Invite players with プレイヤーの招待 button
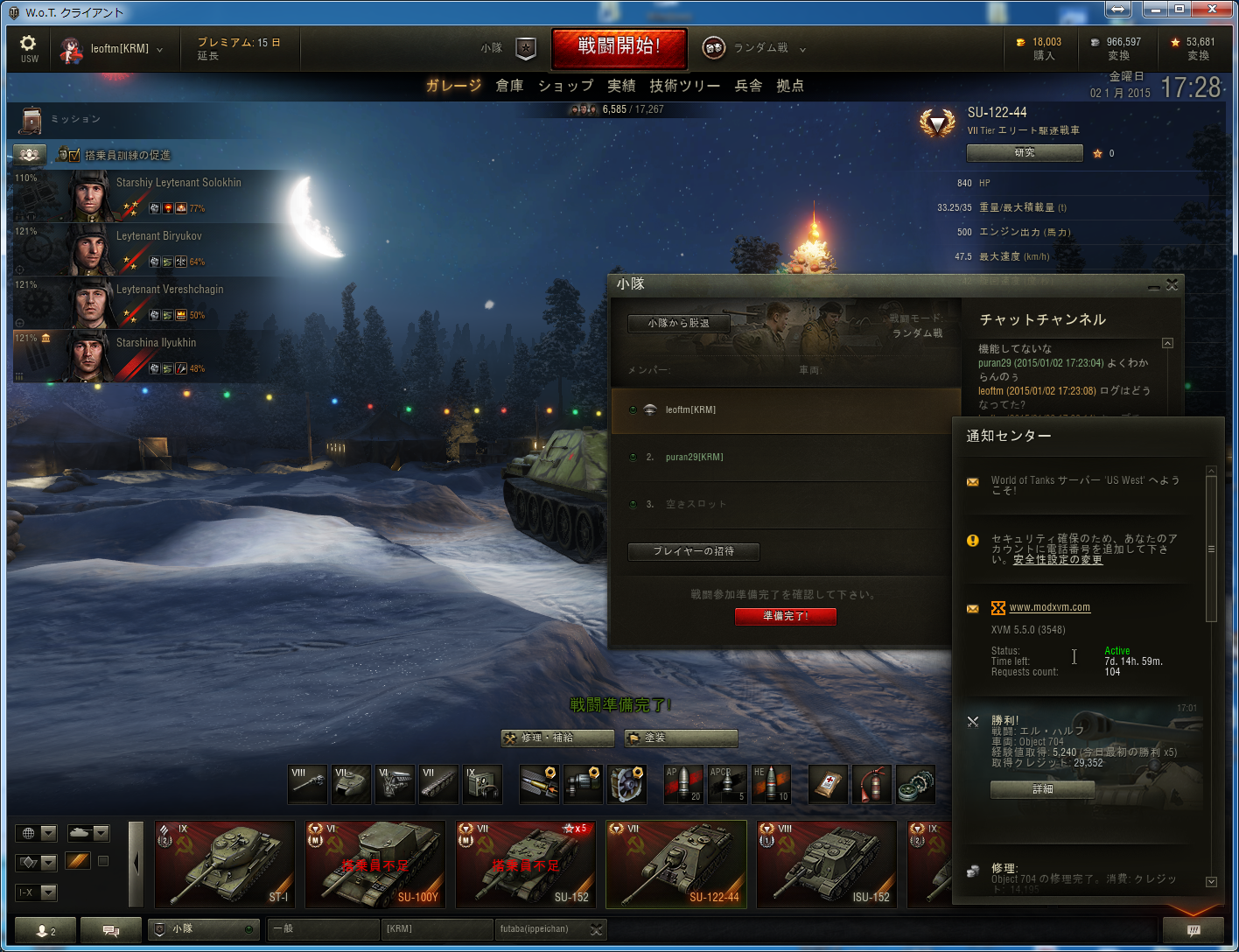Viewport: 1239px width, 952px height. pyautogui.click(x=693, y=551)
